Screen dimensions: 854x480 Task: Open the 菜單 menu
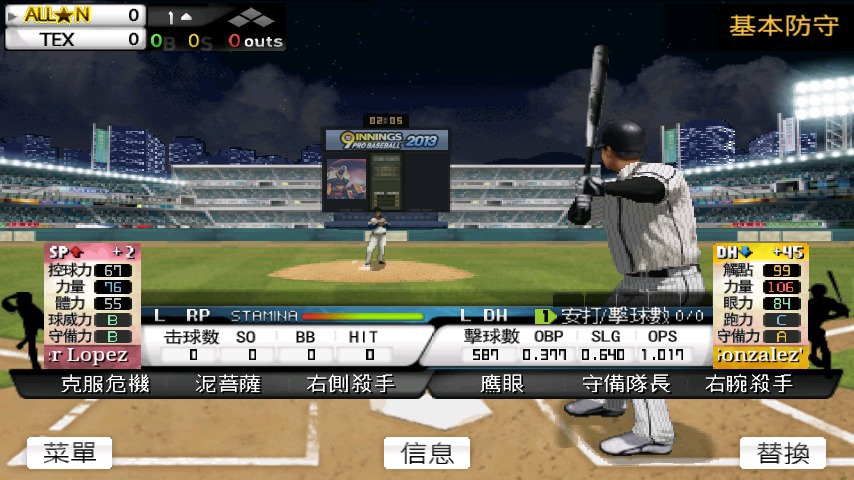(69, 453)
